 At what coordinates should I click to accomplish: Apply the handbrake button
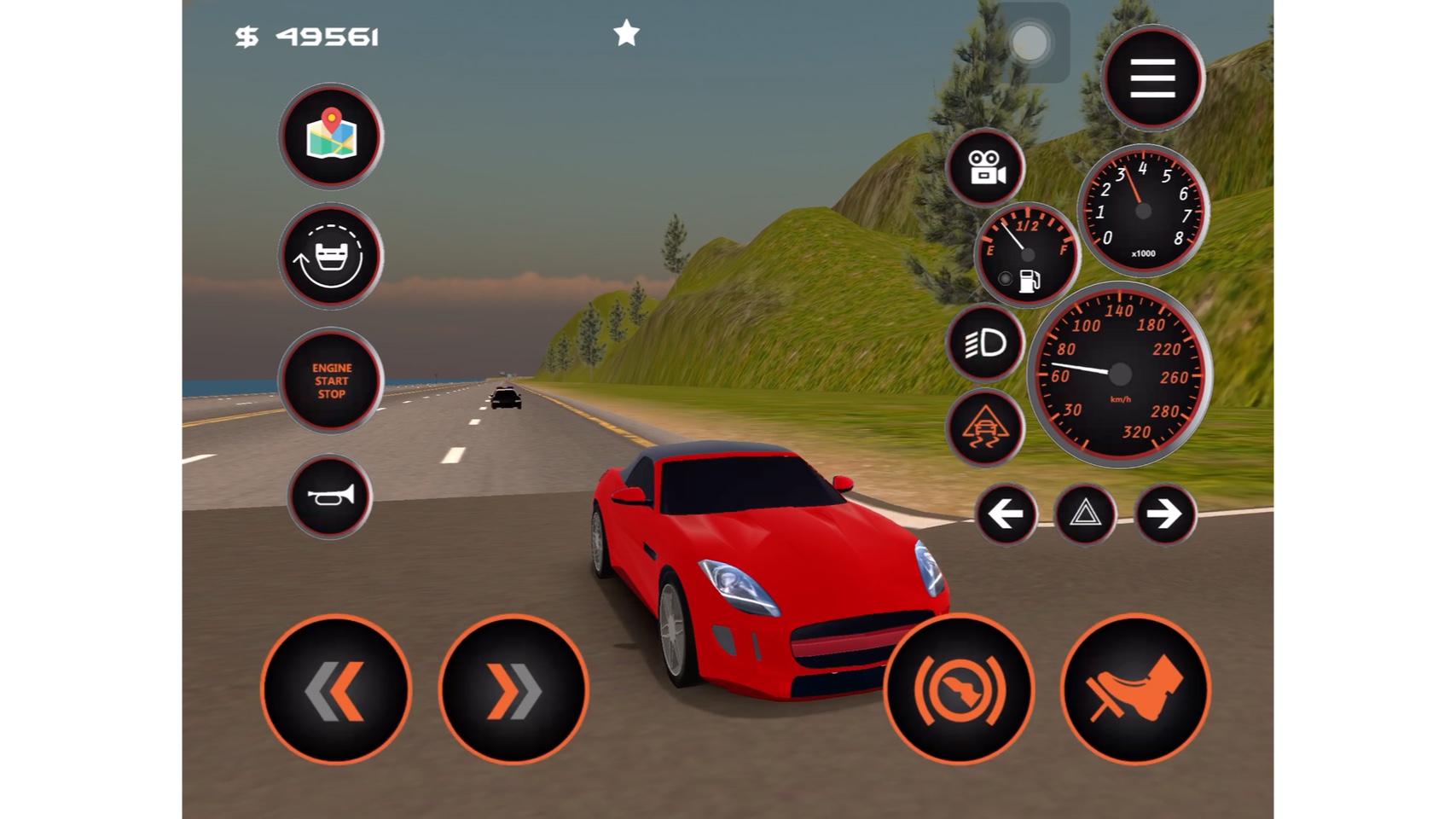pyautogui.click(x=960, y=688)
